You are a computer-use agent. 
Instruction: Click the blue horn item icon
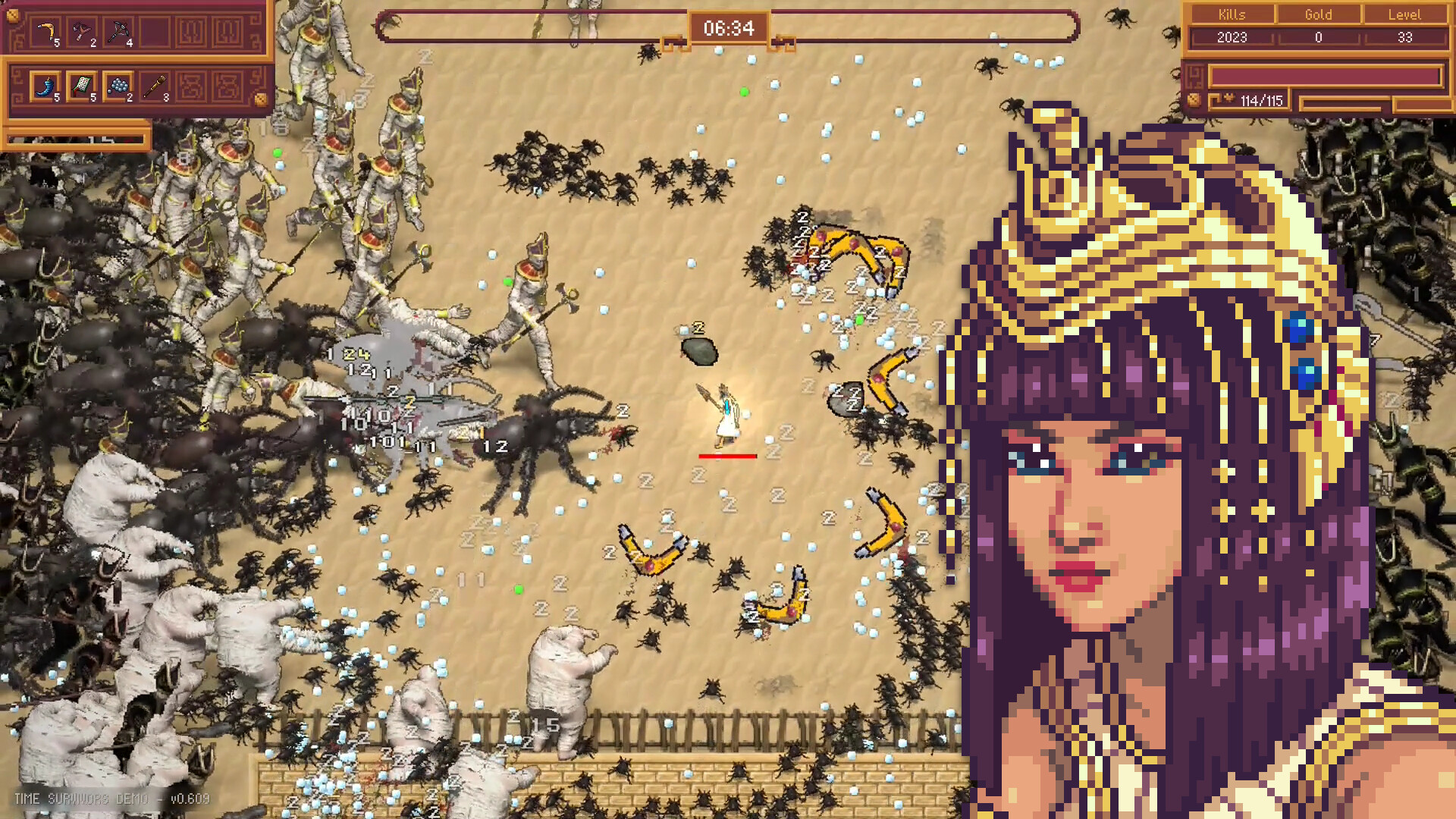click(x=44, y=85)
